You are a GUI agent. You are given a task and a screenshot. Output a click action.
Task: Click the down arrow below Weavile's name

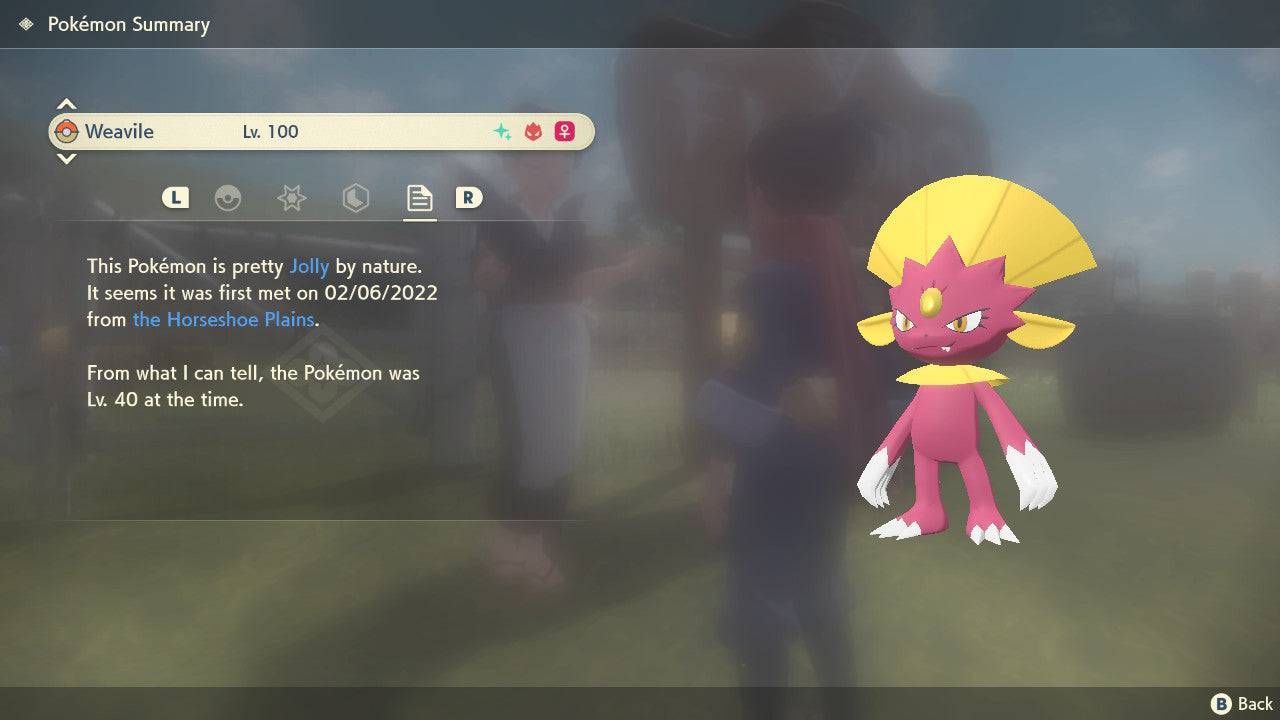pyautogui.click(x=65, y=159)
